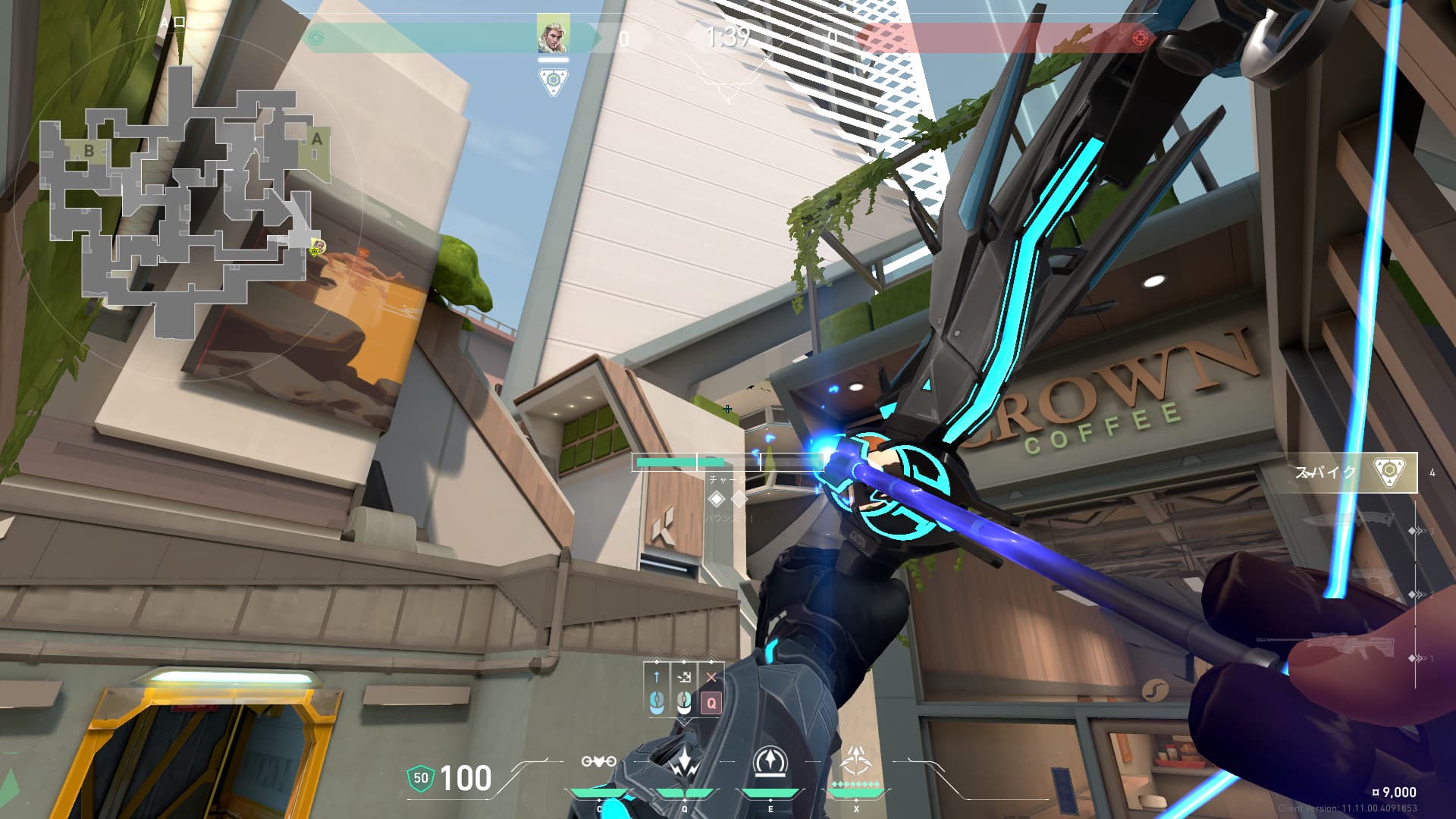Image resolution: width=1456 pixels, height=819 pixels.
Task: Trigger the Hunter's Fury ultimate icon
Action: 857,760
